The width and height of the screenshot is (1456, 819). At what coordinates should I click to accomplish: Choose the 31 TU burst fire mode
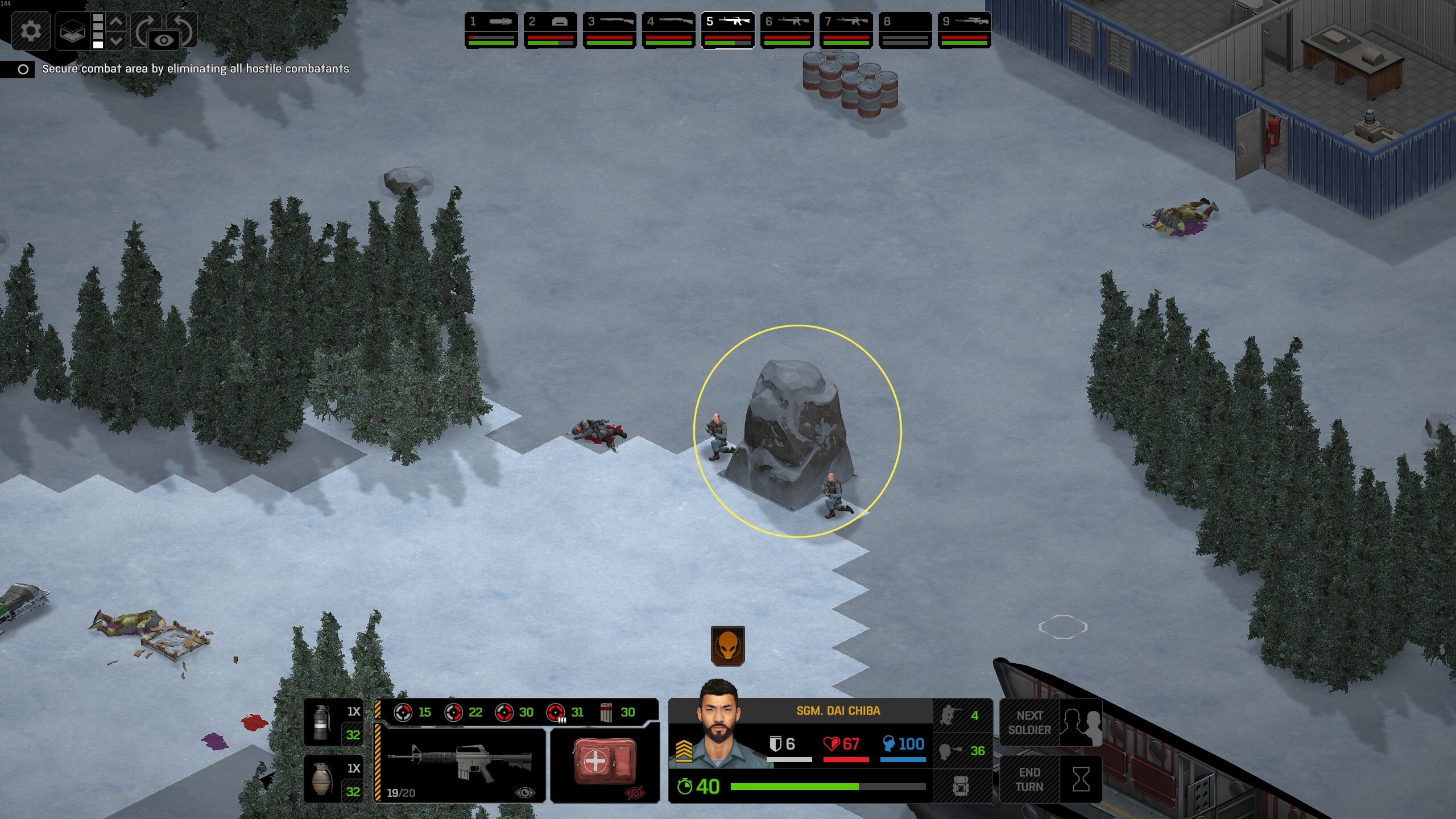coord(565,712)
